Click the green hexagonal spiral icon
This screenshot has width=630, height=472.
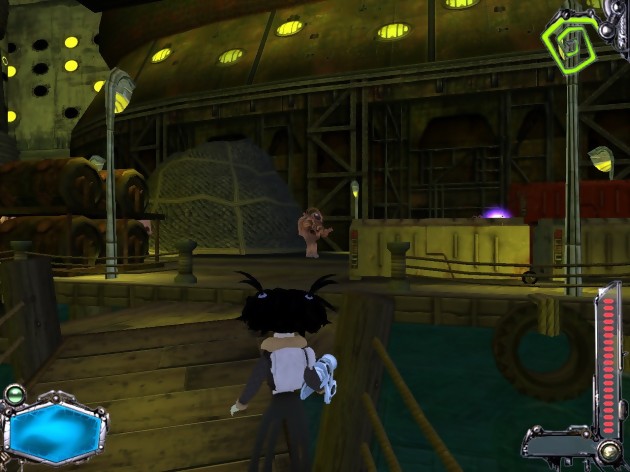click(571, 39)
